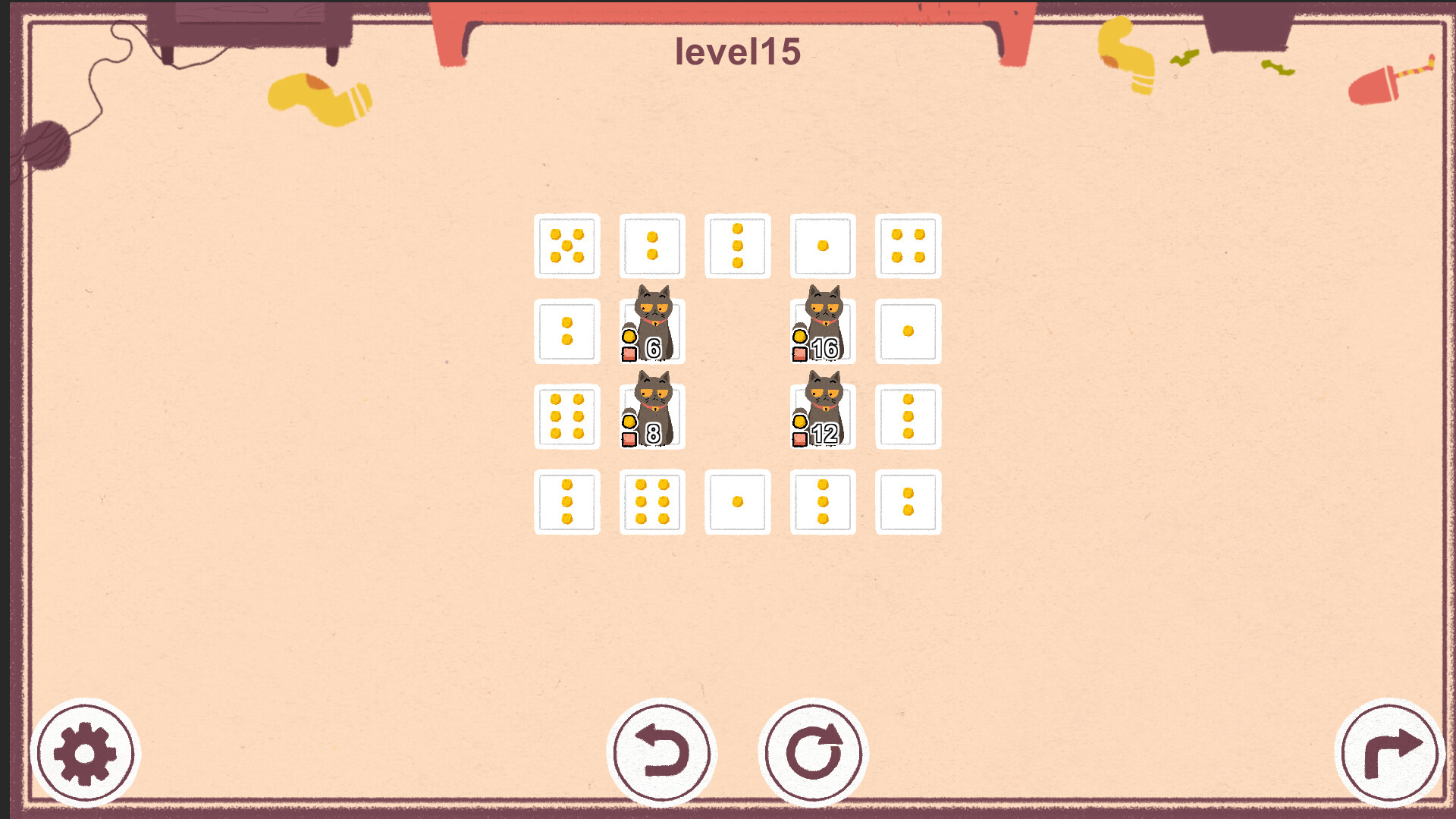Viewport: 1456px width, 819px height.
Task: Restart level 15
Action: pos(813,751)
